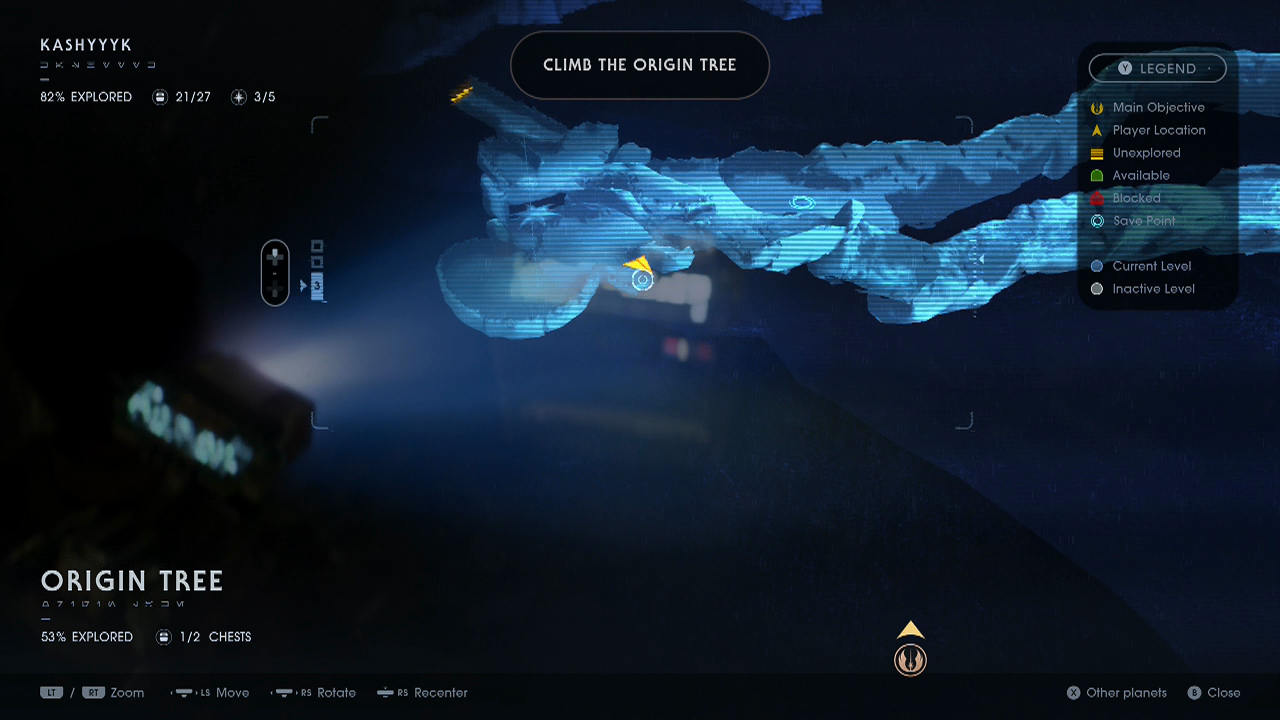Toggle the Blocked paths indicator

(x=1097, y=198)
